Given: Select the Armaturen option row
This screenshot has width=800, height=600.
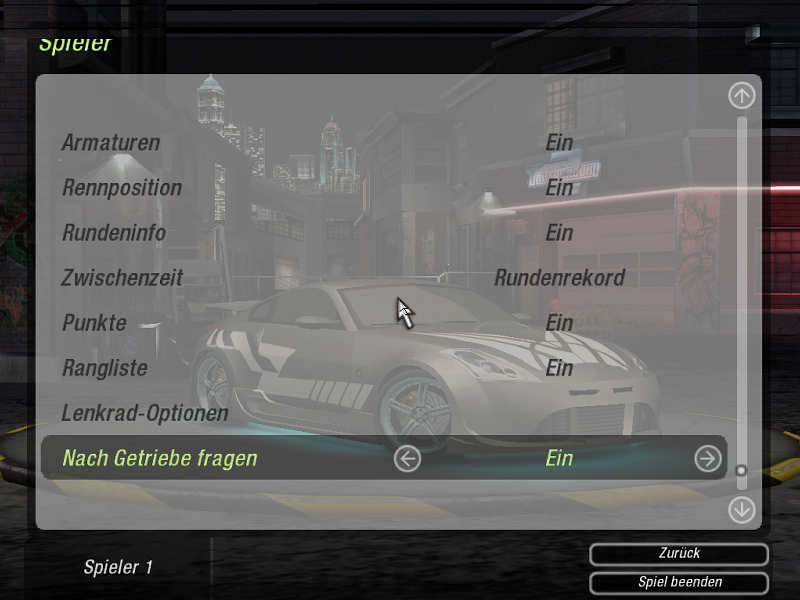Looking at the screenshot, I should point(111,143).
